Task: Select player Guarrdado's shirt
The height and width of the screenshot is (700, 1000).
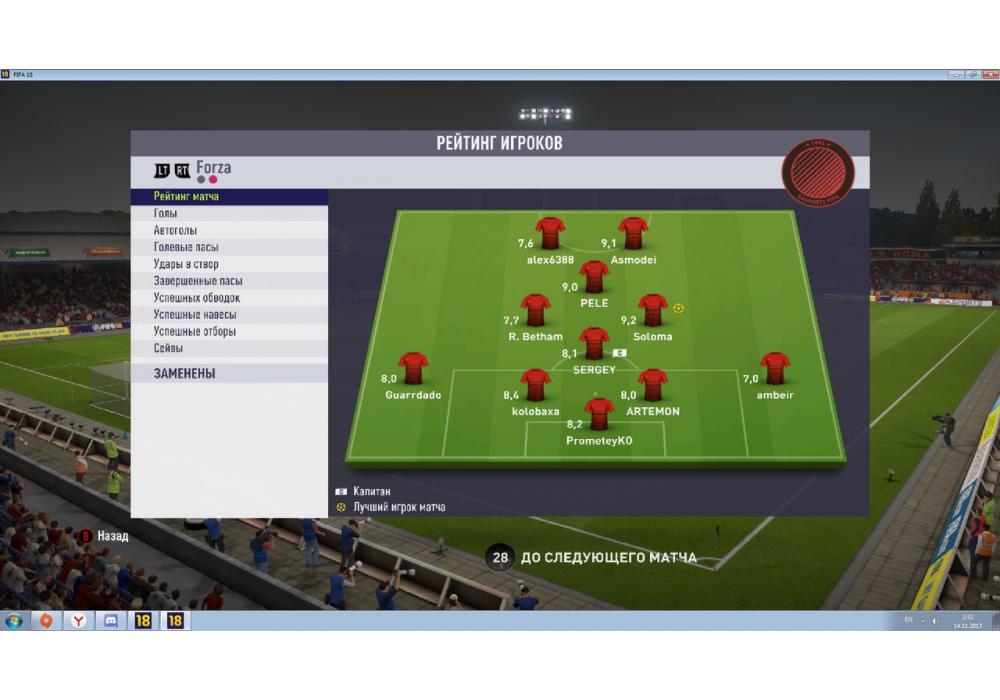Action: (413, 368)
